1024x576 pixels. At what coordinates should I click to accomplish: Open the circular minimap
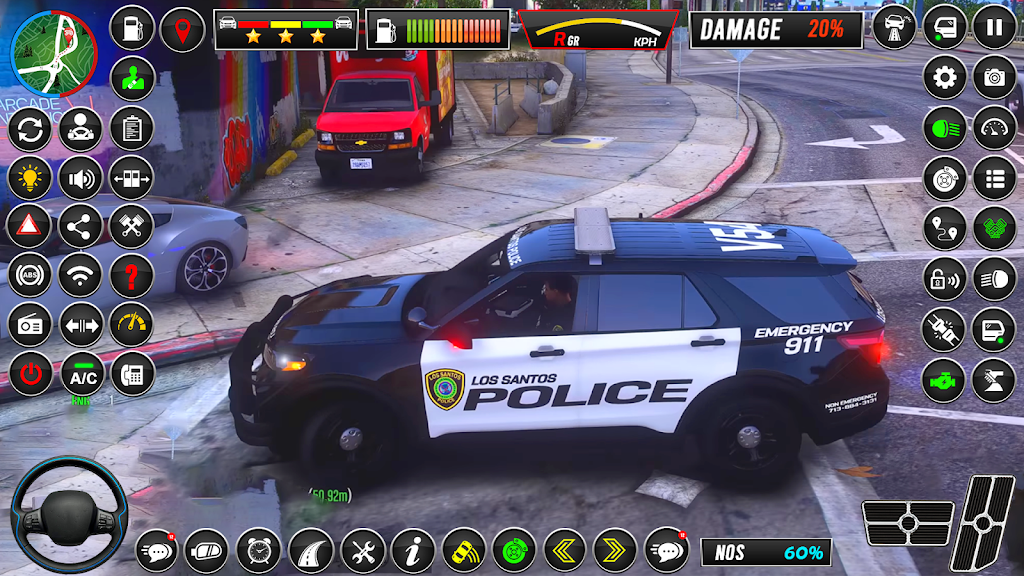(x=53, y=51)
